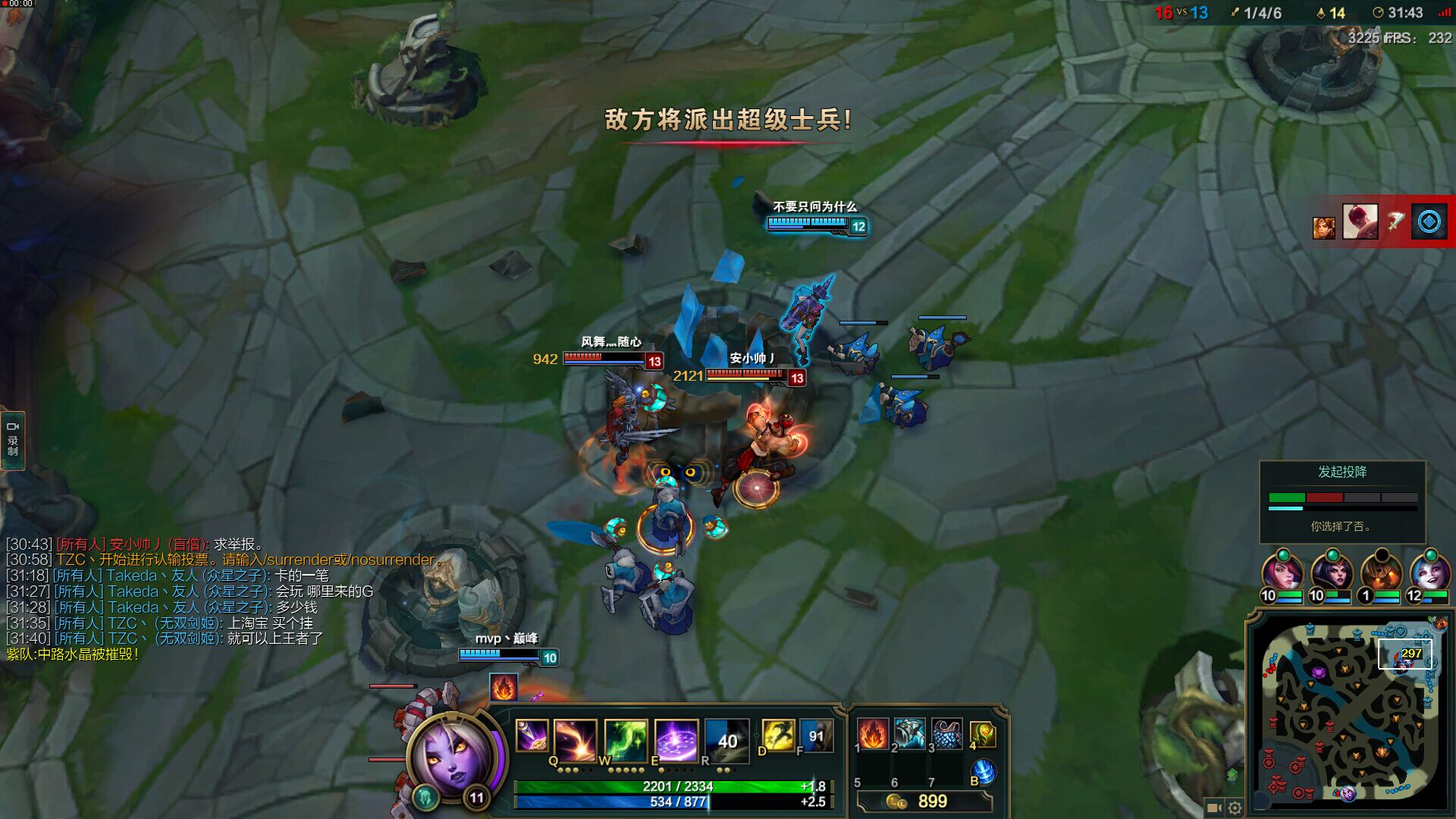Click the blade icon in the kill banner
Screen dimensions: 1456x819
click(x=1395, y=221)
